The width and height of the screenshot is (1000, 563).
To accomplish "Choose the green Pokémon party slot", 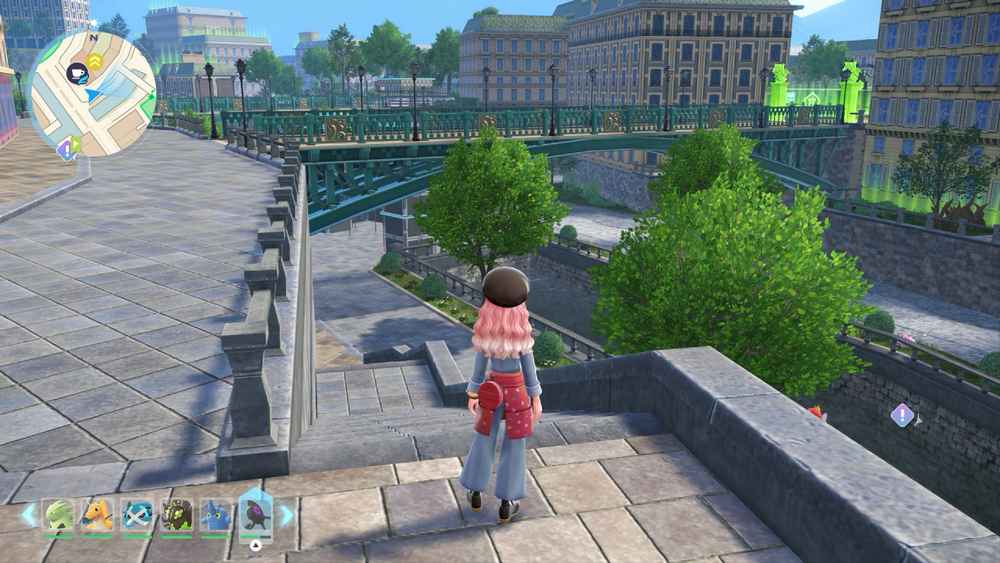I will tap(59, 515).
